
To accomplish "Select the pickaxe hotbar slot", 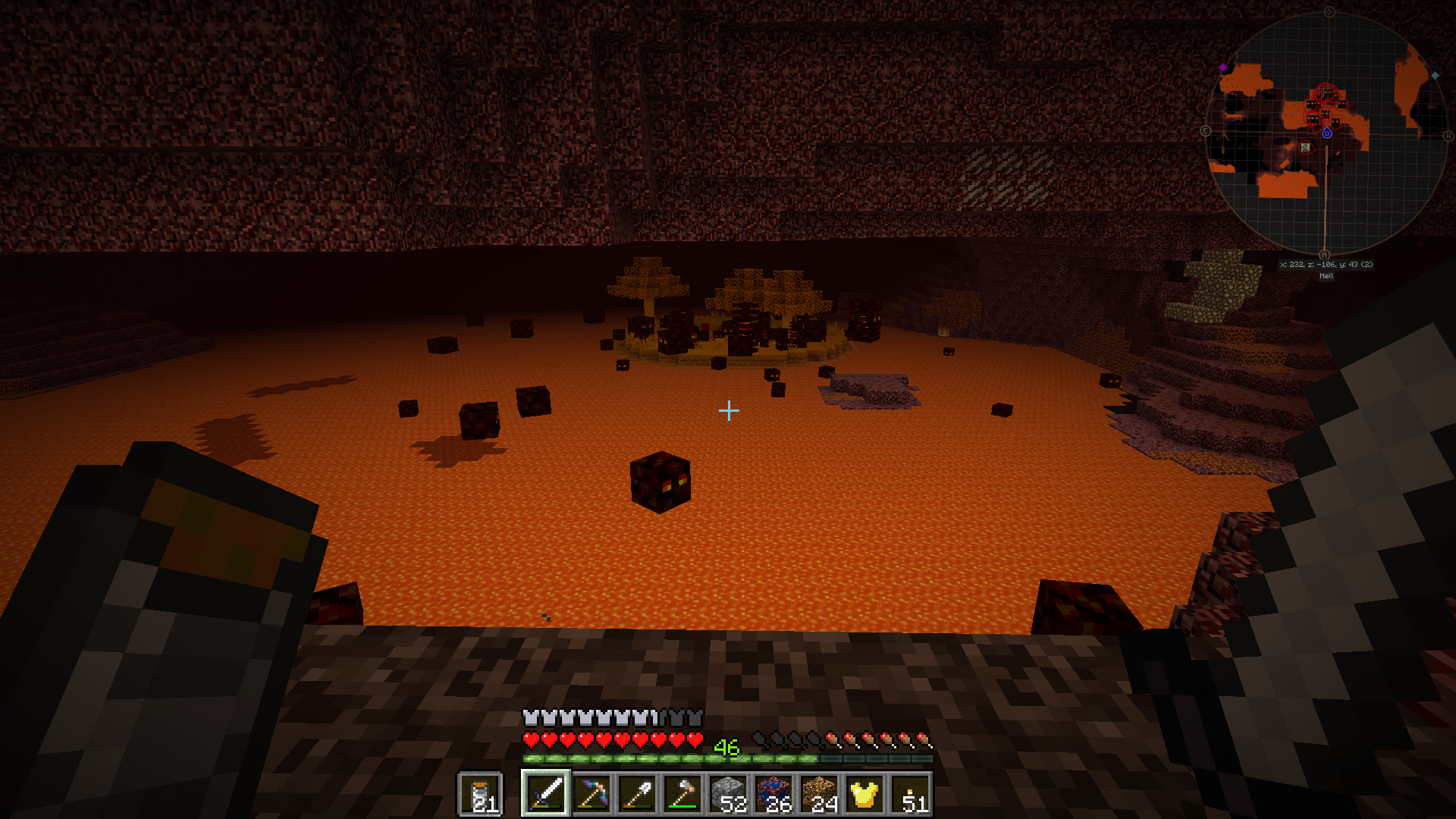I will pos(591,794).
